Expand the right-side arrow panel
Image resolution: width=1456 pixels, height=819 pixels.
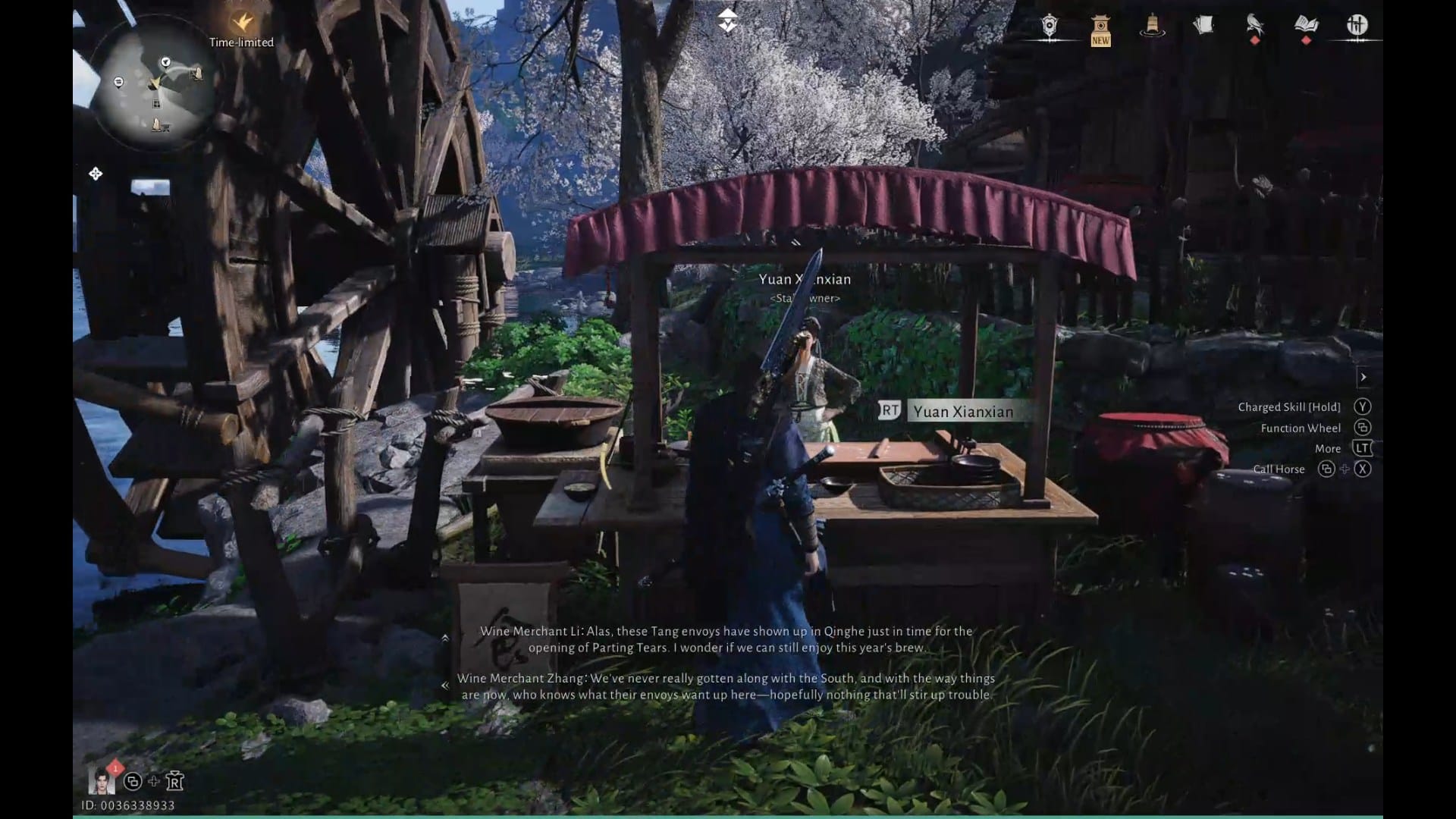pos(1363,377)
